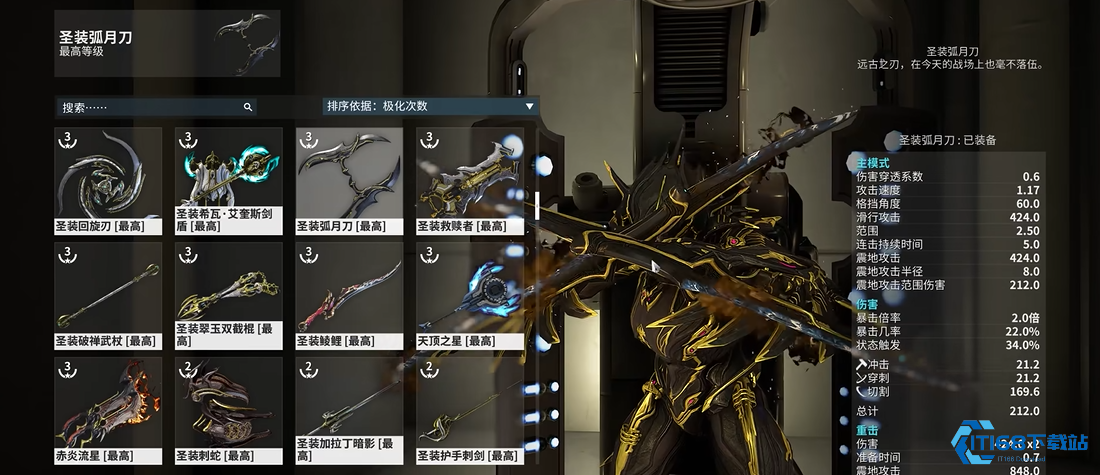
Task: Pick the 圣装救赎者 weapon tile
Action: (470, 179)
